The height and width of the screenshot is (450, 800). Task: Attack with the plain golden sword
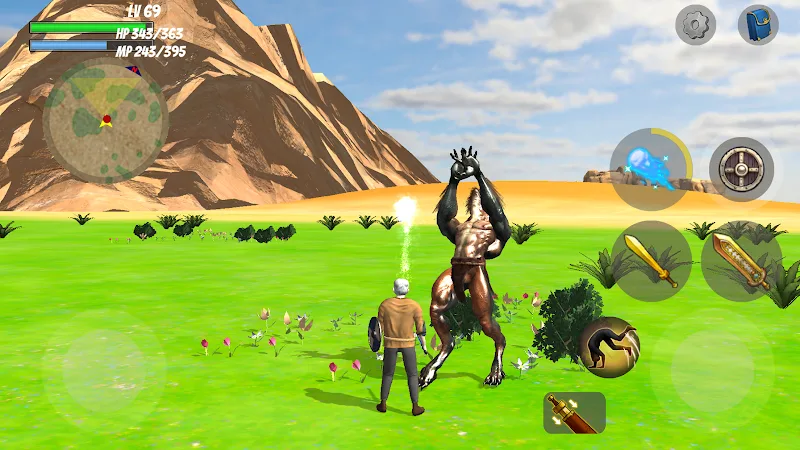651,260
